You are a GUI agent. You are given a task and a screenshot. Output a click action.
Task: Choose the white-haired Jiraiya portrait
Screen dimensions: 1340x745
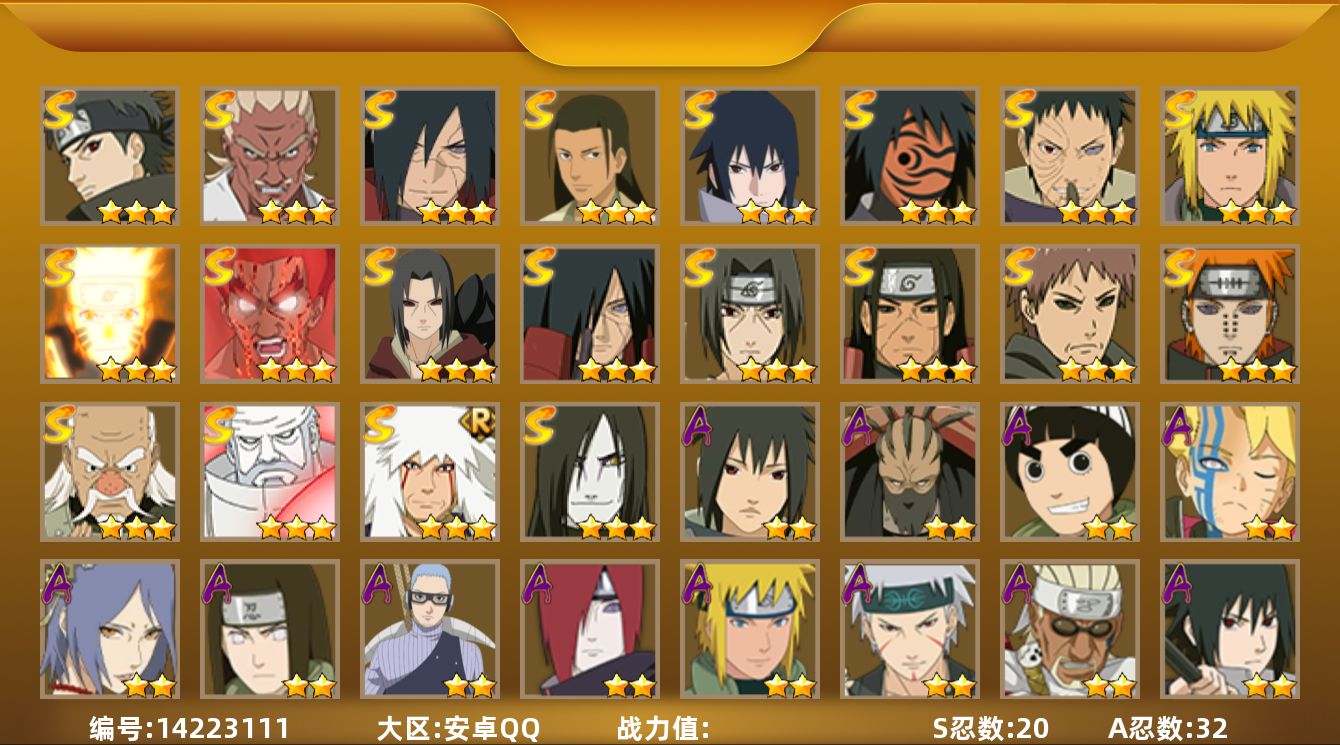pyautogui.click(x=429, y=472)
